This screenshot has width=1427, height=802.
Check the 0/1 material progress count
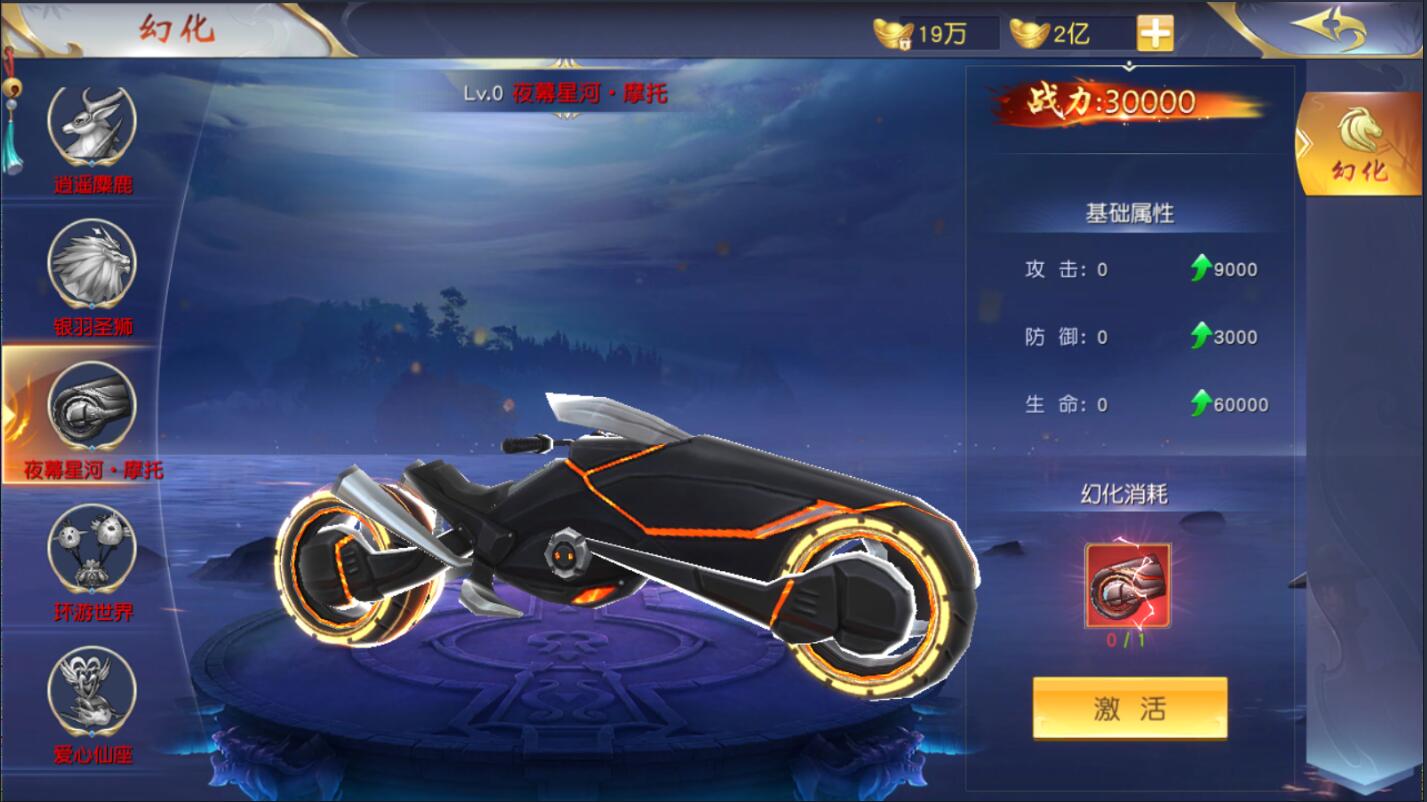coord(1123,636)
